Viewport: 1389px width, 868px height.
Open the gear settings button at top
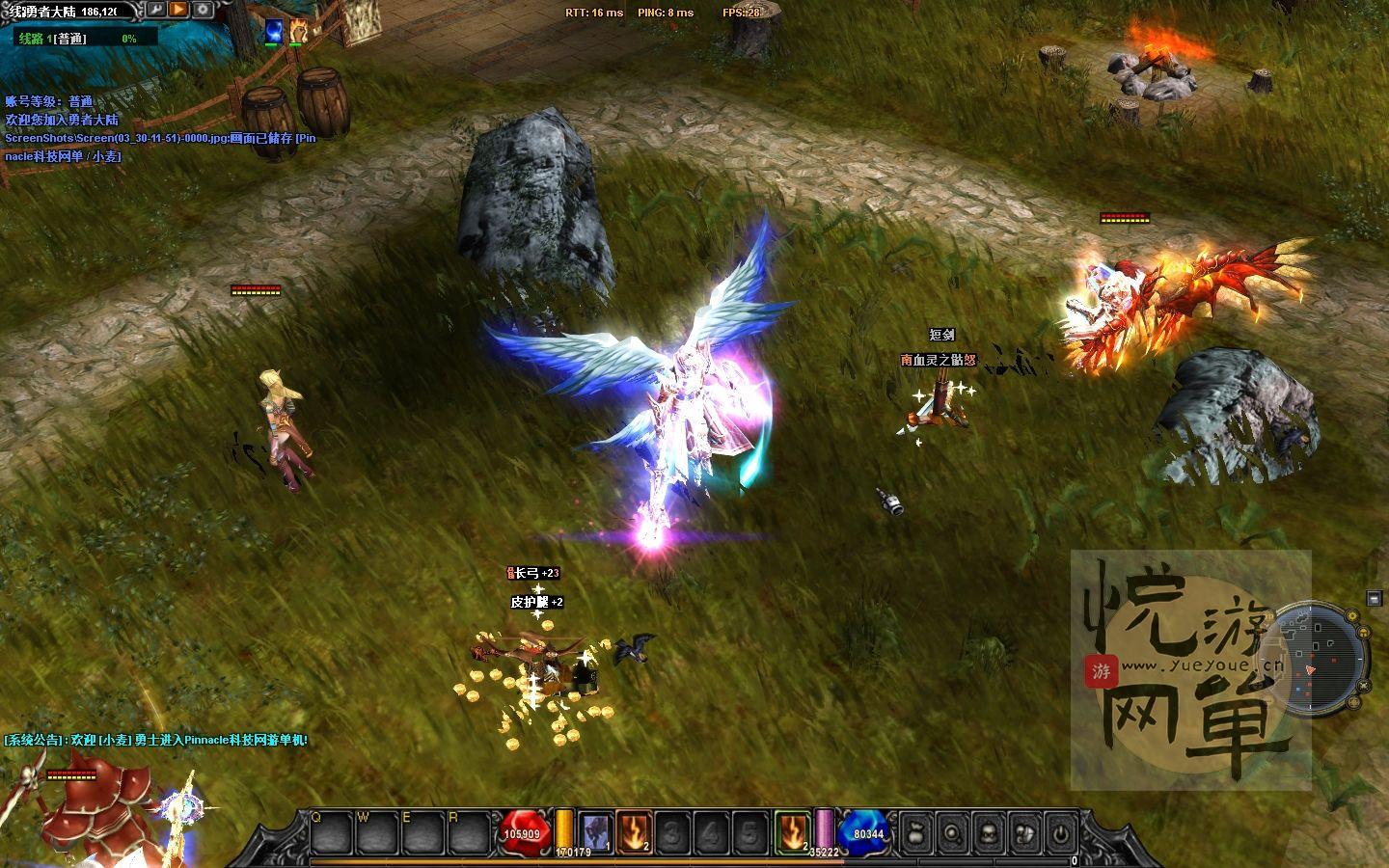[x=203, y=10]
